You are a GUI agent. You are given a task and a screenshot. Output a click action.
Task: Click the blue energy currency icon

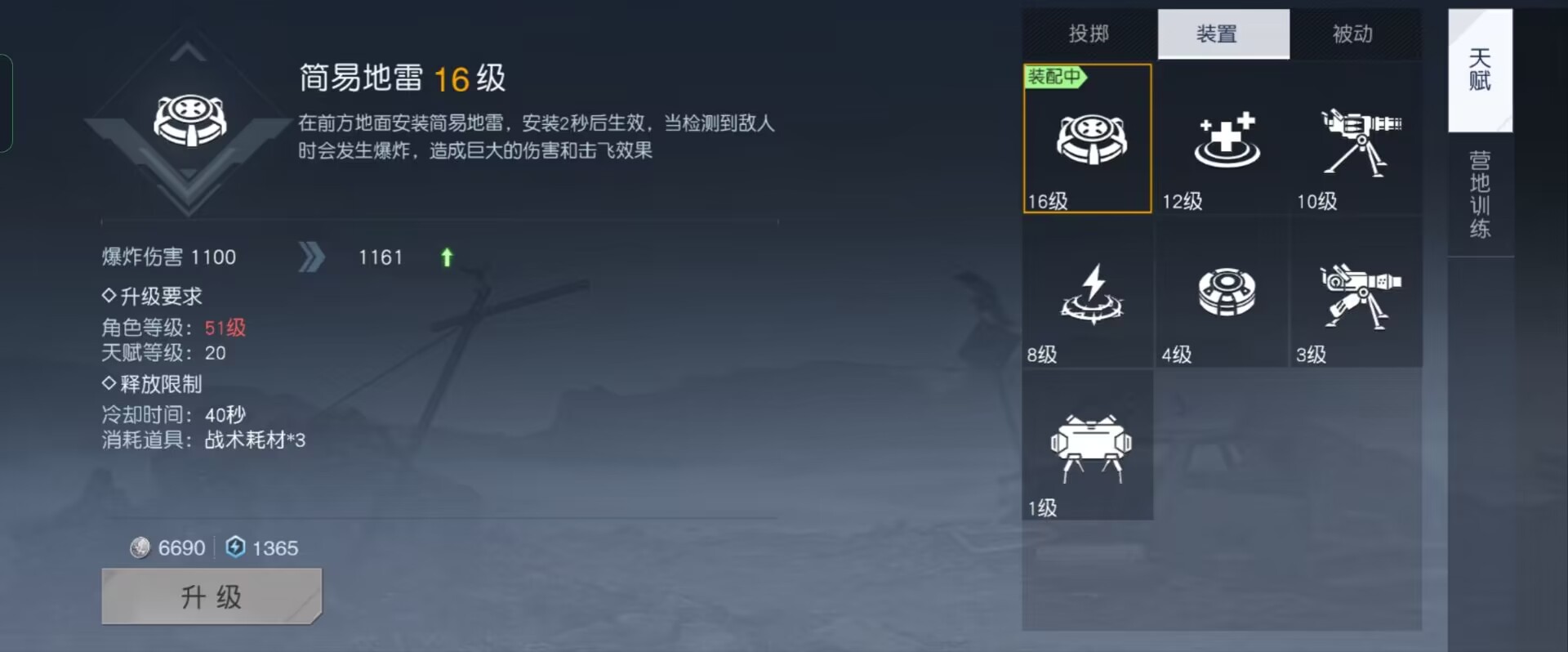(x=234, y=548)
